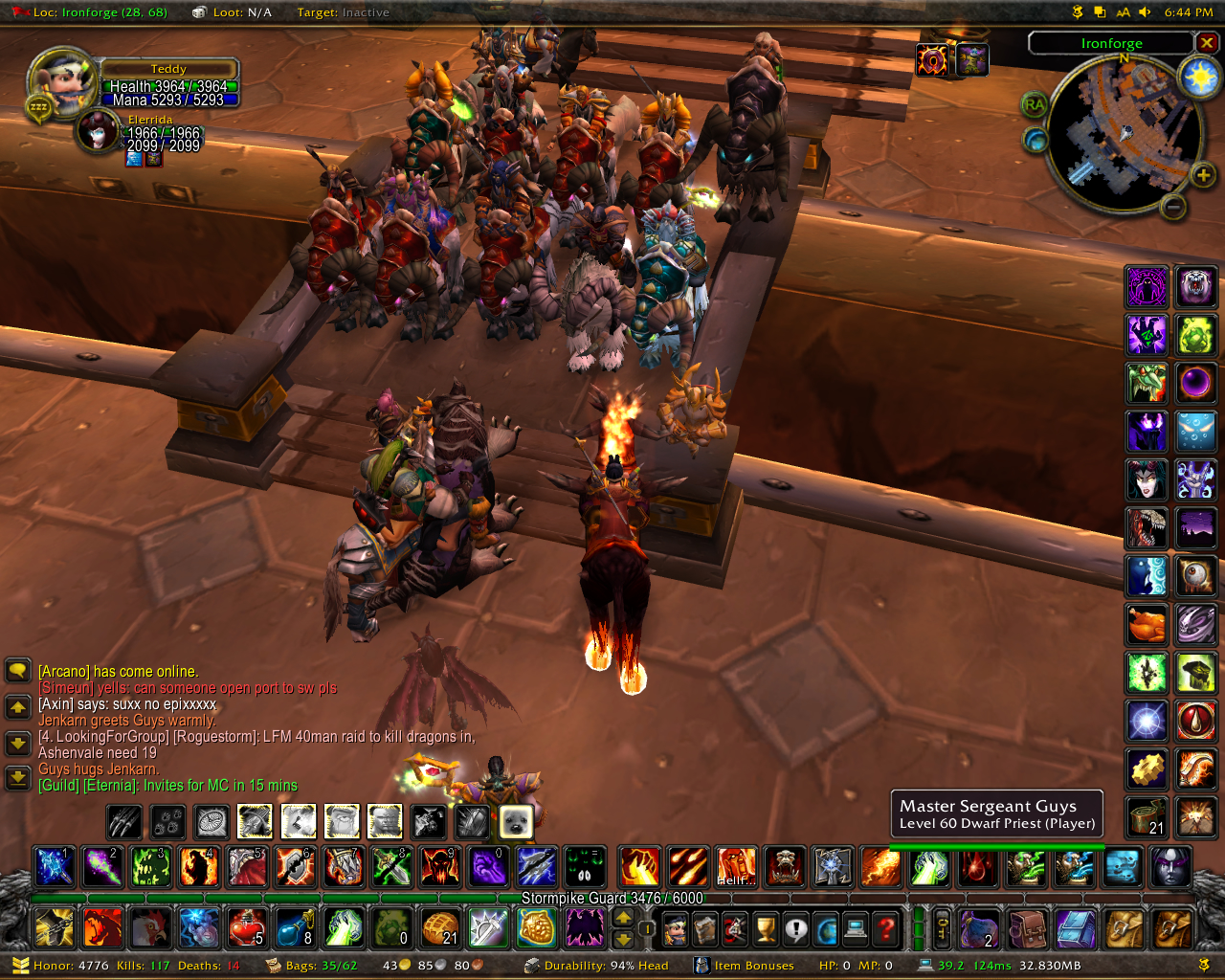Open the spellbook micro button

coord(705,927)
